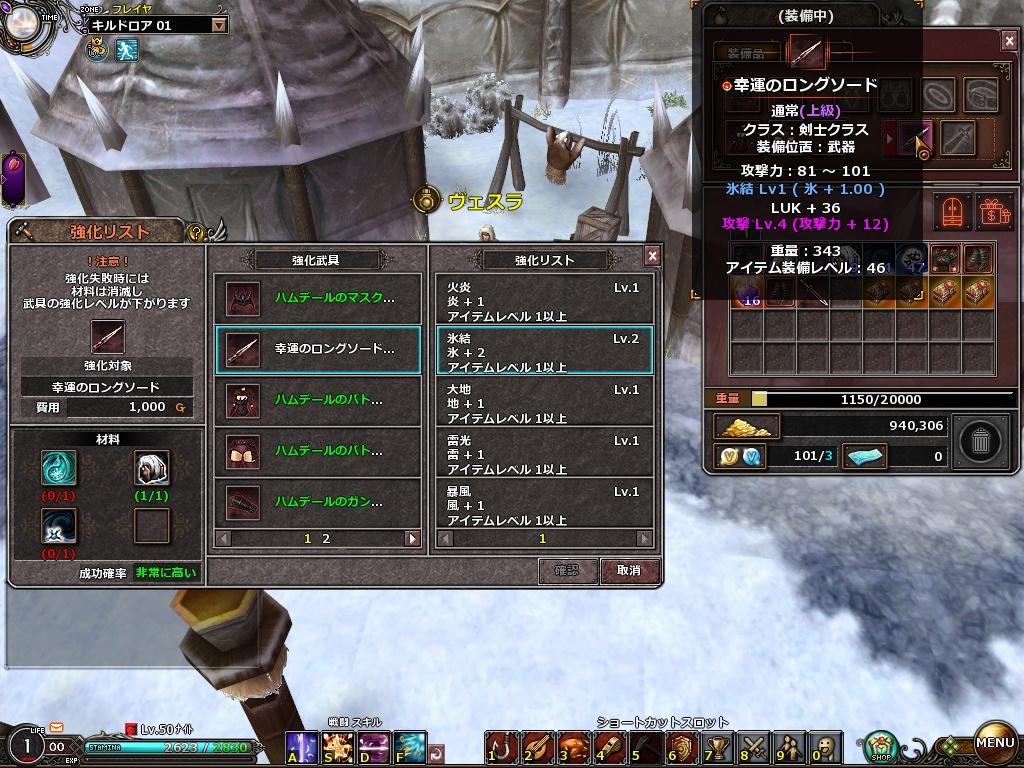Select the 大地 Lv.1 enhancement entry
Image resolution: width=1024 pixels, height=768 pixels.
544,402
